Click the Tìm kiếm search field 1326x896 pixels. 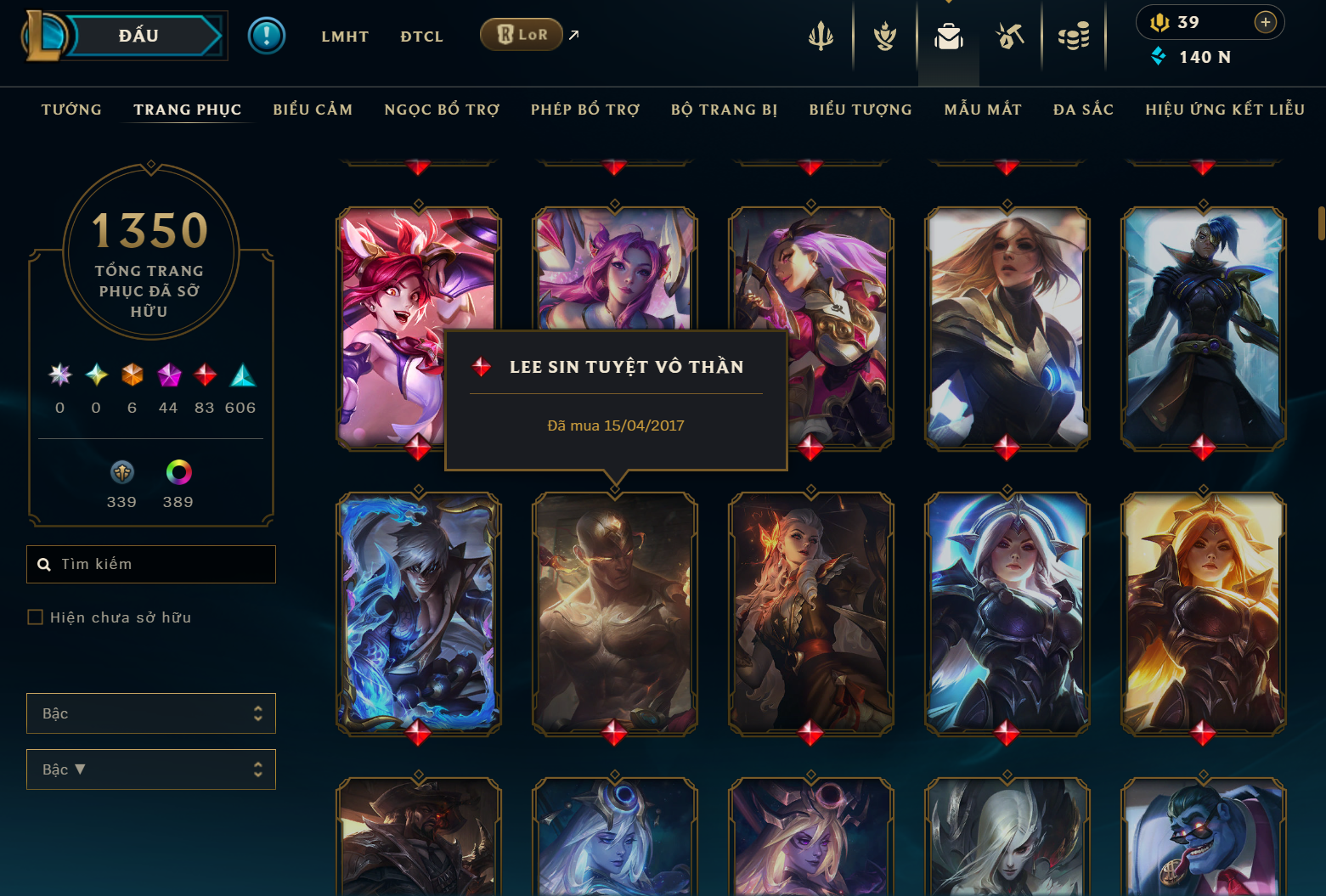150,564
